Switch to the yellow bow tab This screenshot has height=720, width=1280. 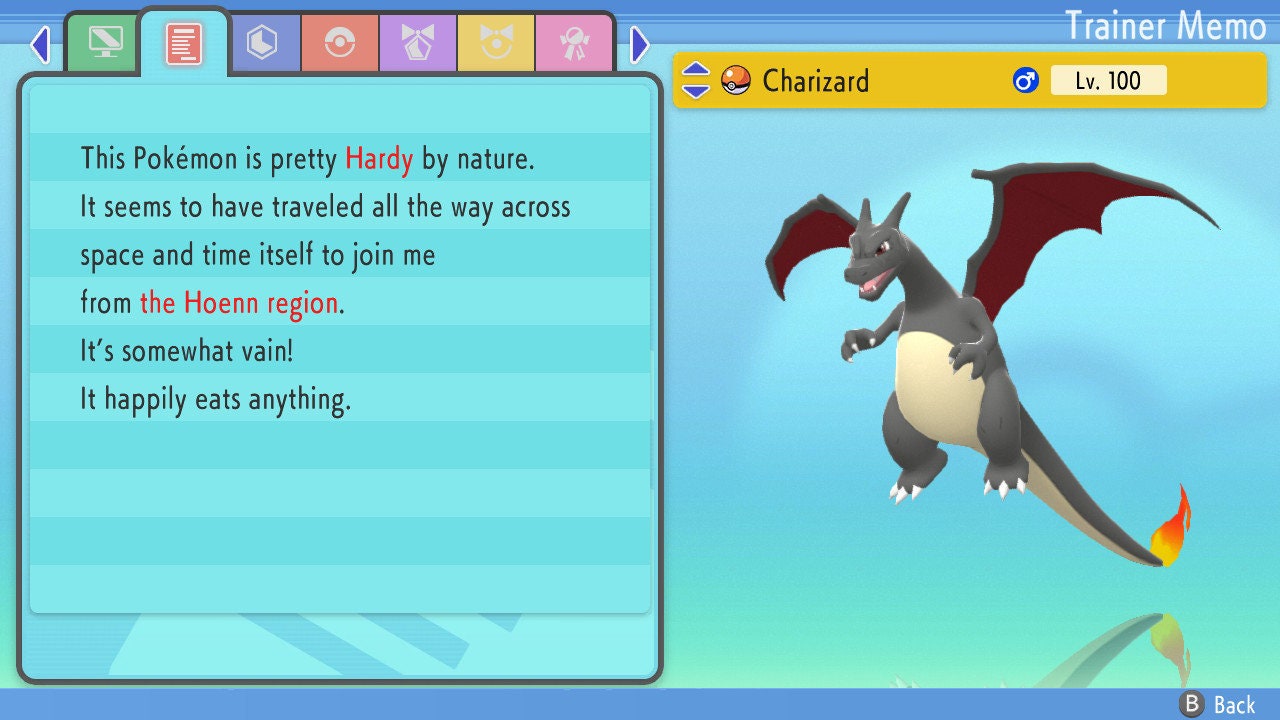coord(496,43)
